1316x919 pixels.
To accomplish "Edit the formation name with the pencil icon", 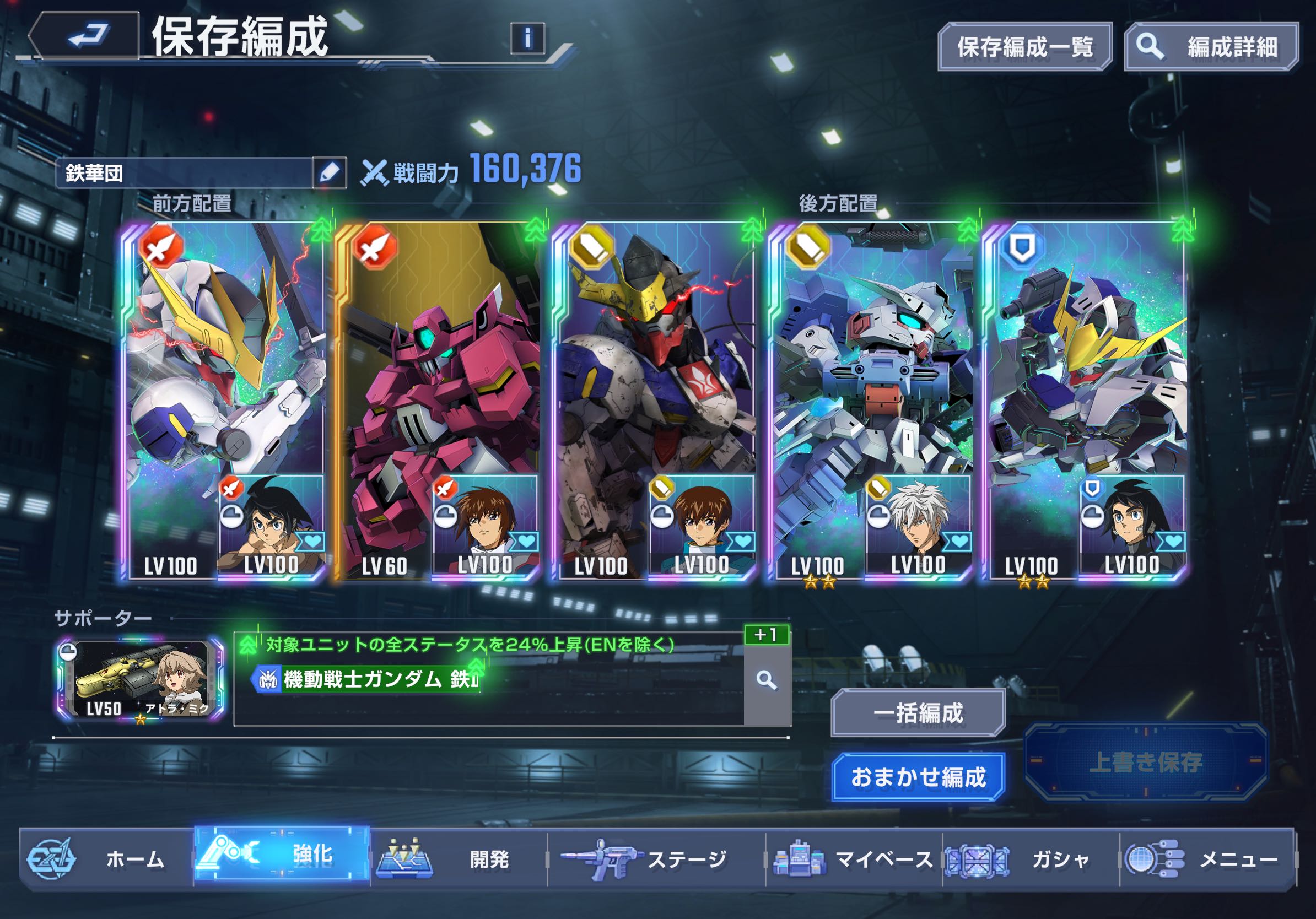I will (x=330, y=172).
